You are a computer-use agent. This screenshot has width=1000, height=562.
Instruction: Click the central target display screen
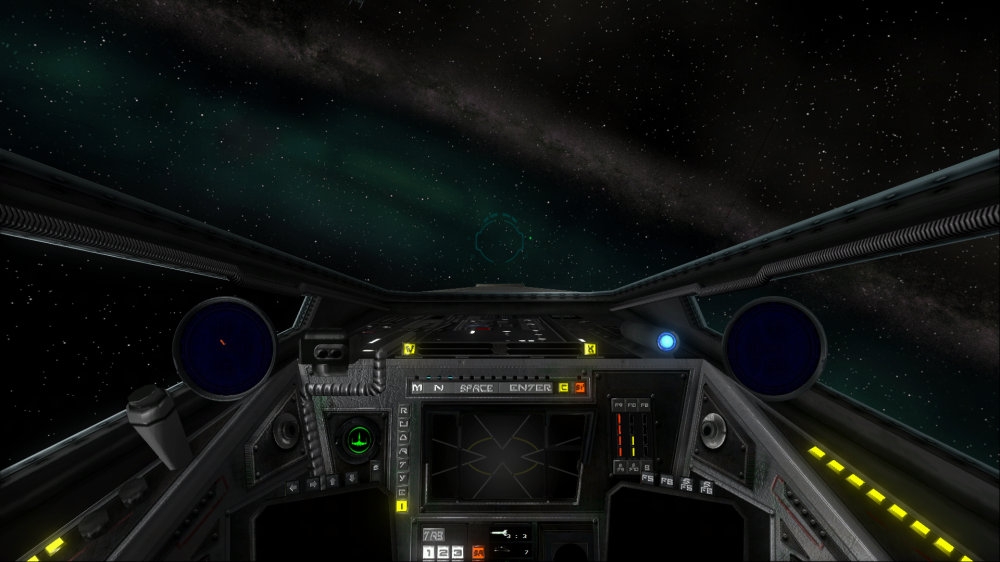point(505,454)
